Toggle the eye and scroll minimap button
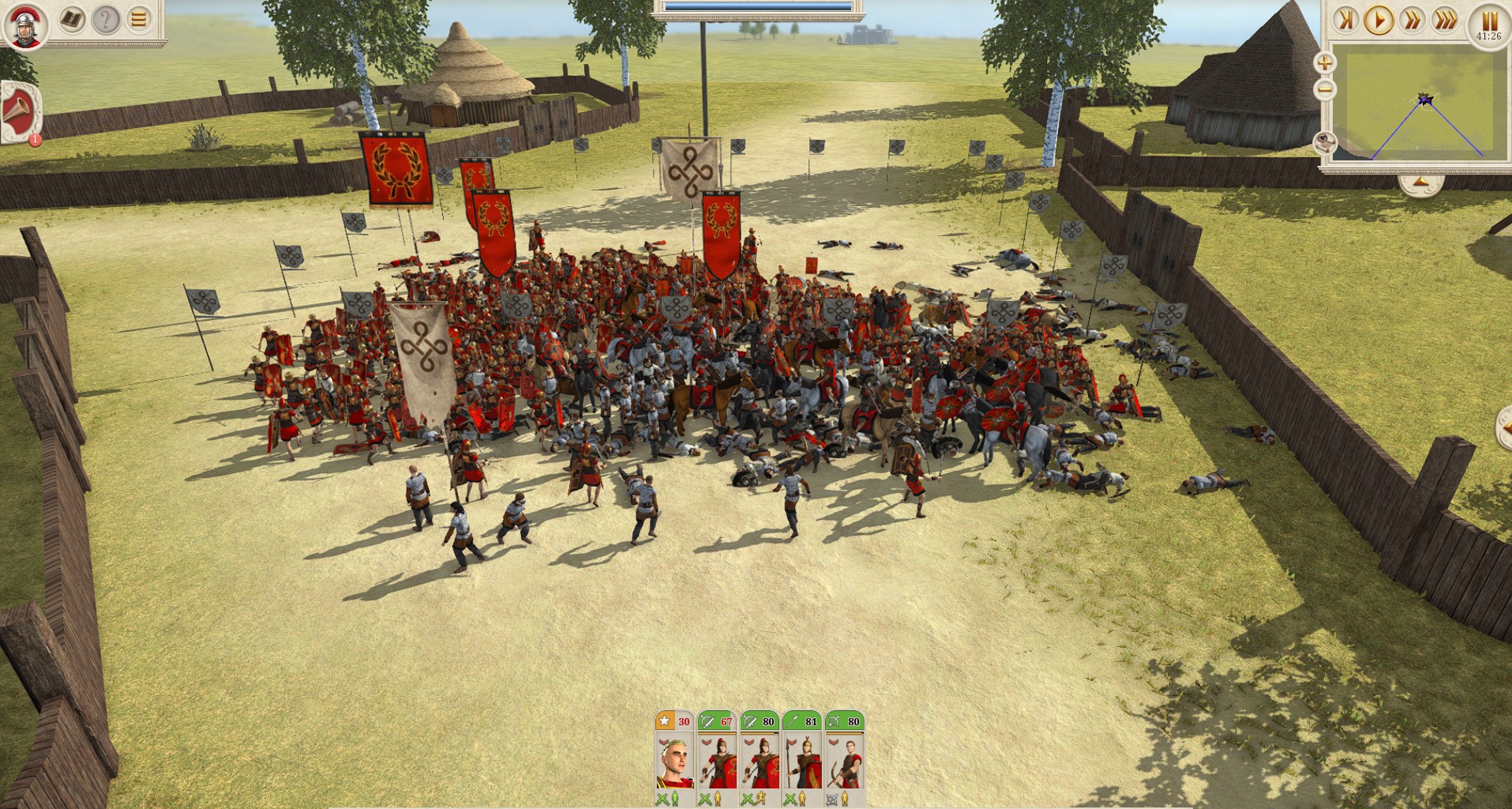 click(x=1325, y=143)
